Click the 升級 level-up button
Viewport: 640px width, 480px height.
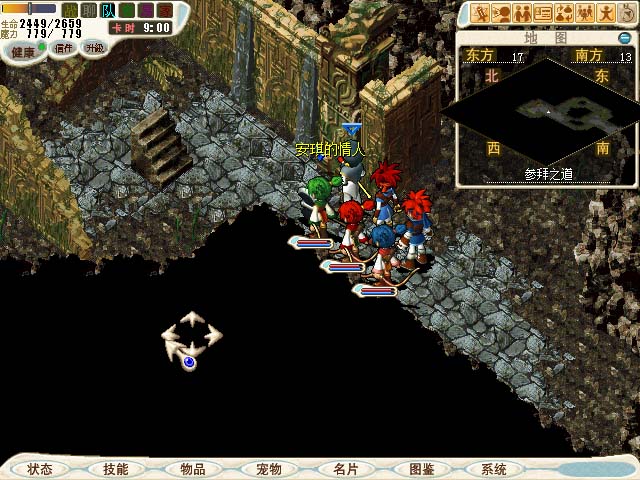coord(94,48)
